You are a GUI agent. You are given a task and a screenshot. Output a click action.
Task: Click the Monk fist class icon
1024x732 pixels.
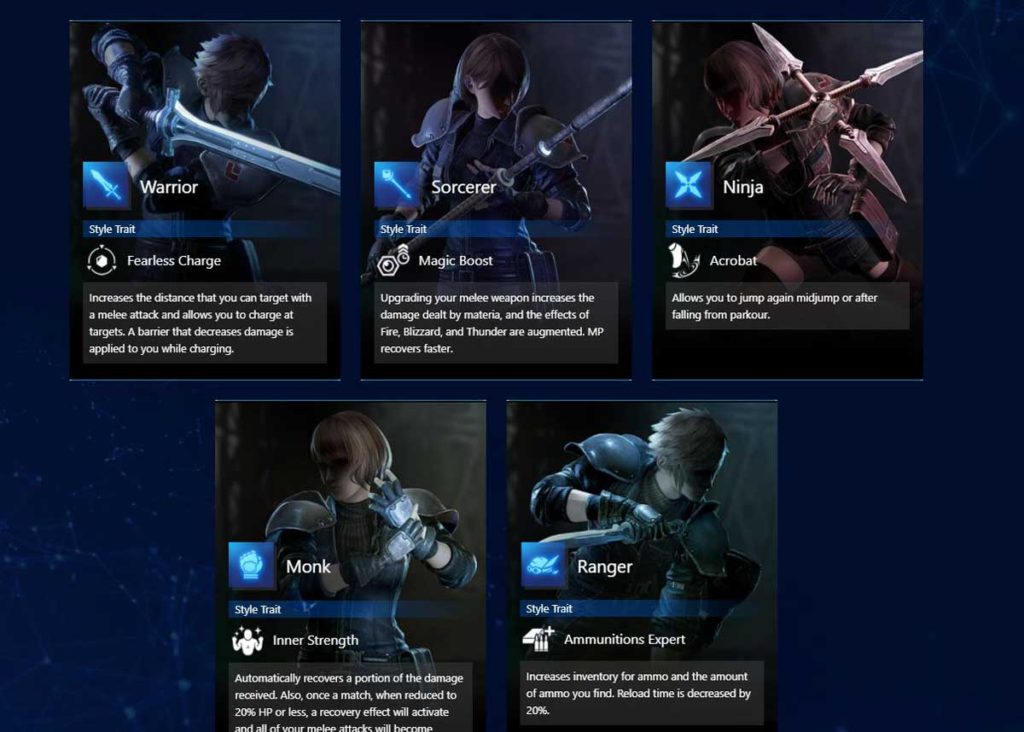coord(252,566)
